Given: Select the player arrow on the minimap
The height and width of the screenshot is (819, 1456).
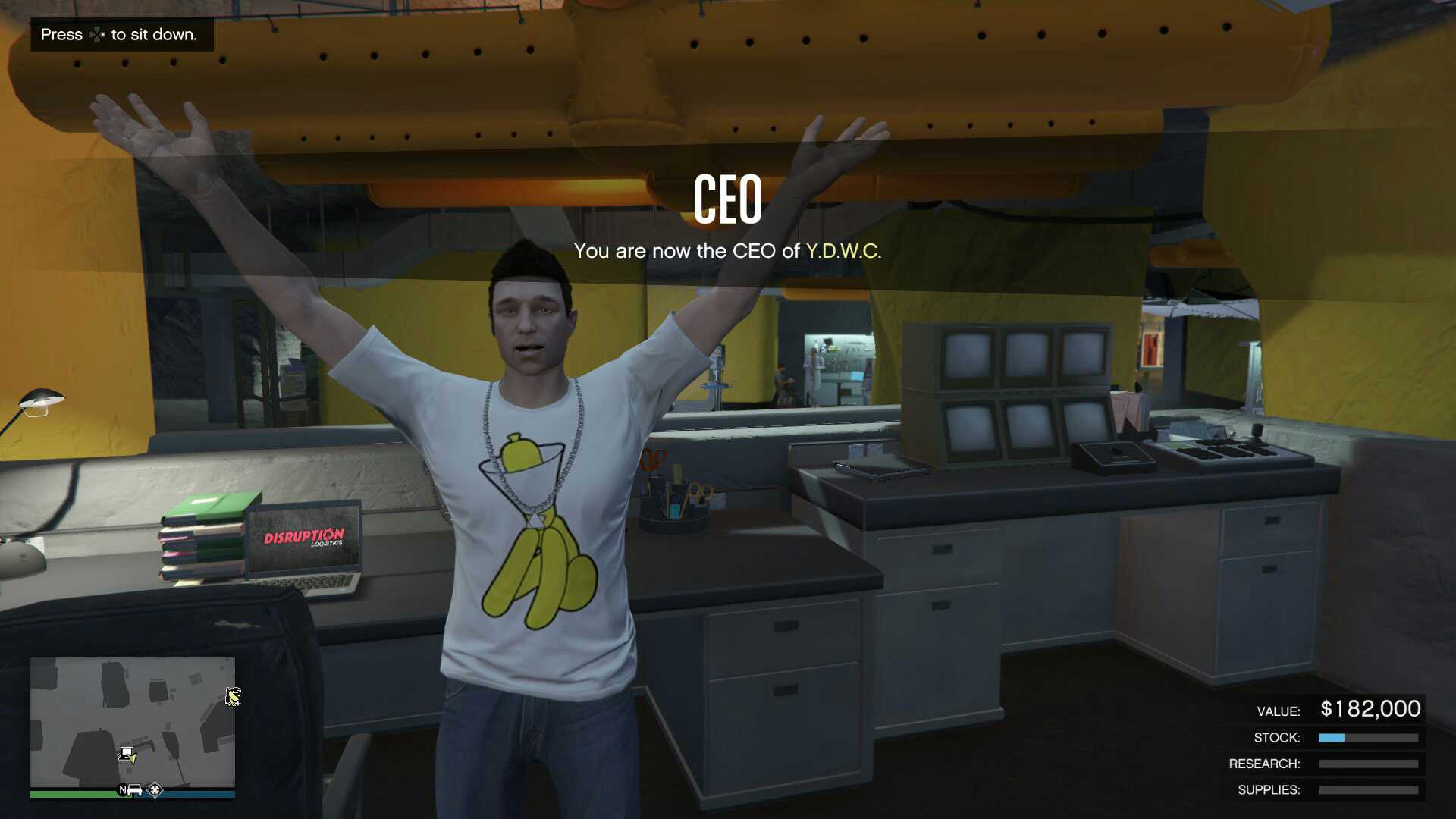Looking at the screenshot, I should pyautogui.click(x=133, y=758).
